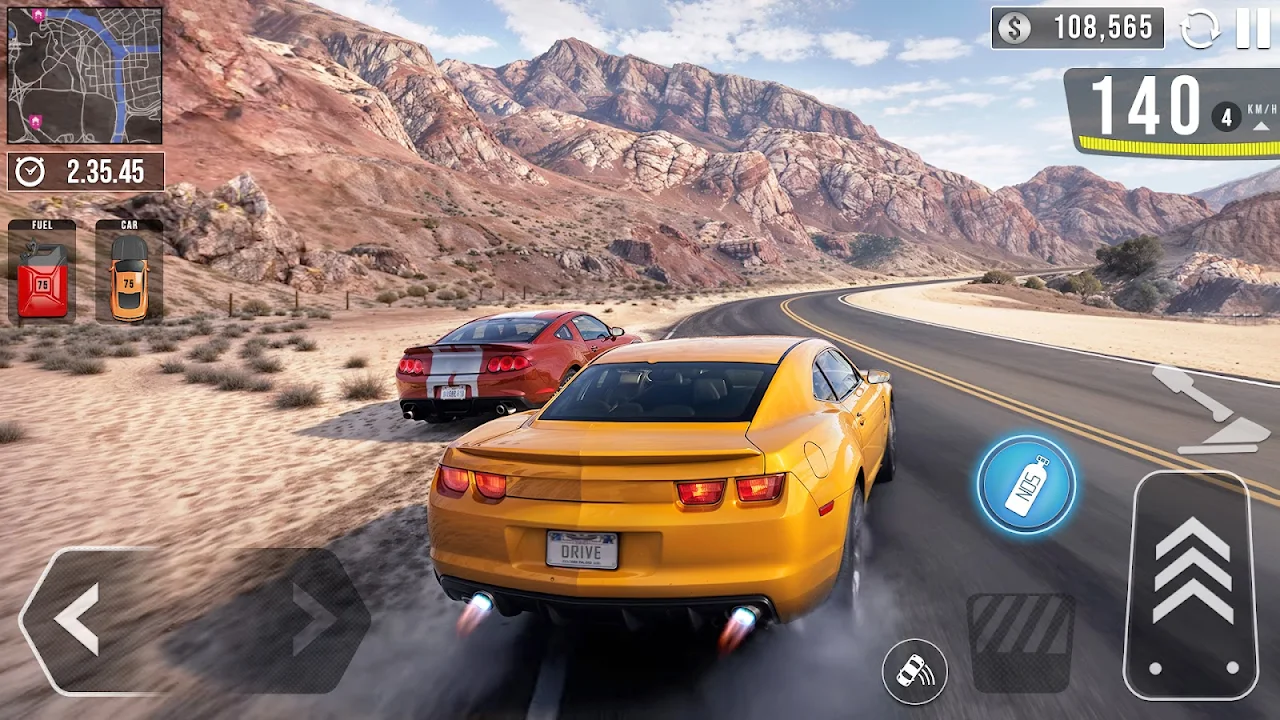Steer left with the left arrow
Screen dimensions: 1280x720
(78, 620)
